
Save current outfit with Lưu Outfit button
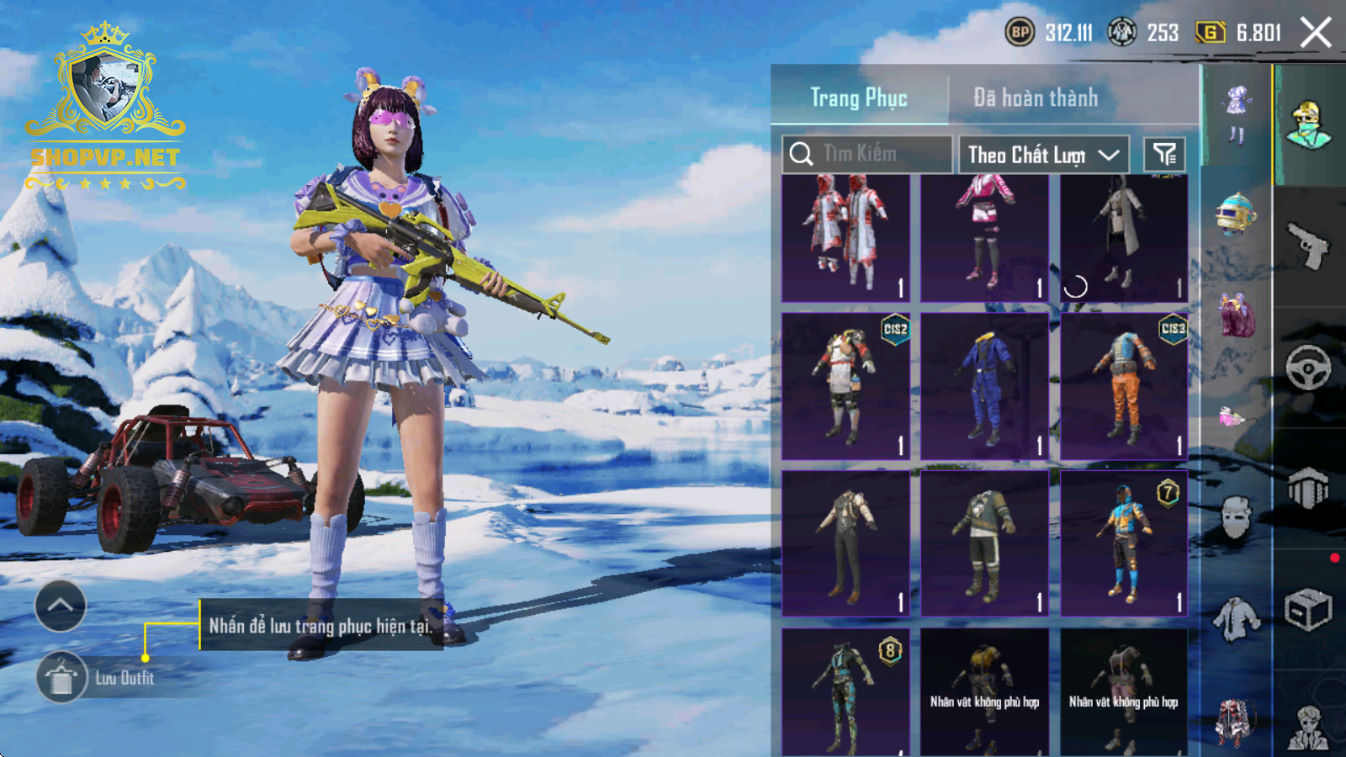(62, 678)
